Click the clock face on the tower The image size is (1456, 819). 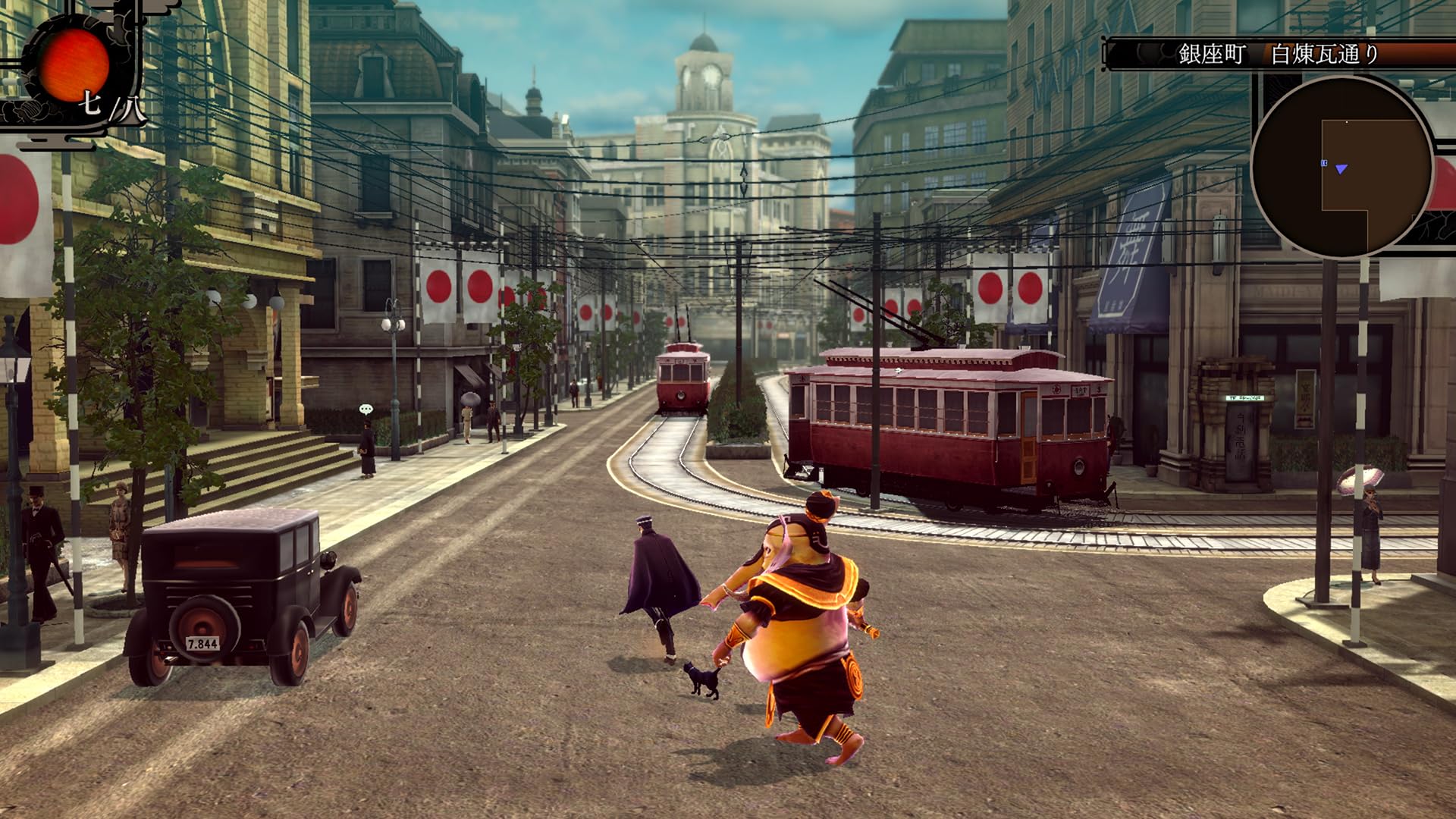click(711, 76)
